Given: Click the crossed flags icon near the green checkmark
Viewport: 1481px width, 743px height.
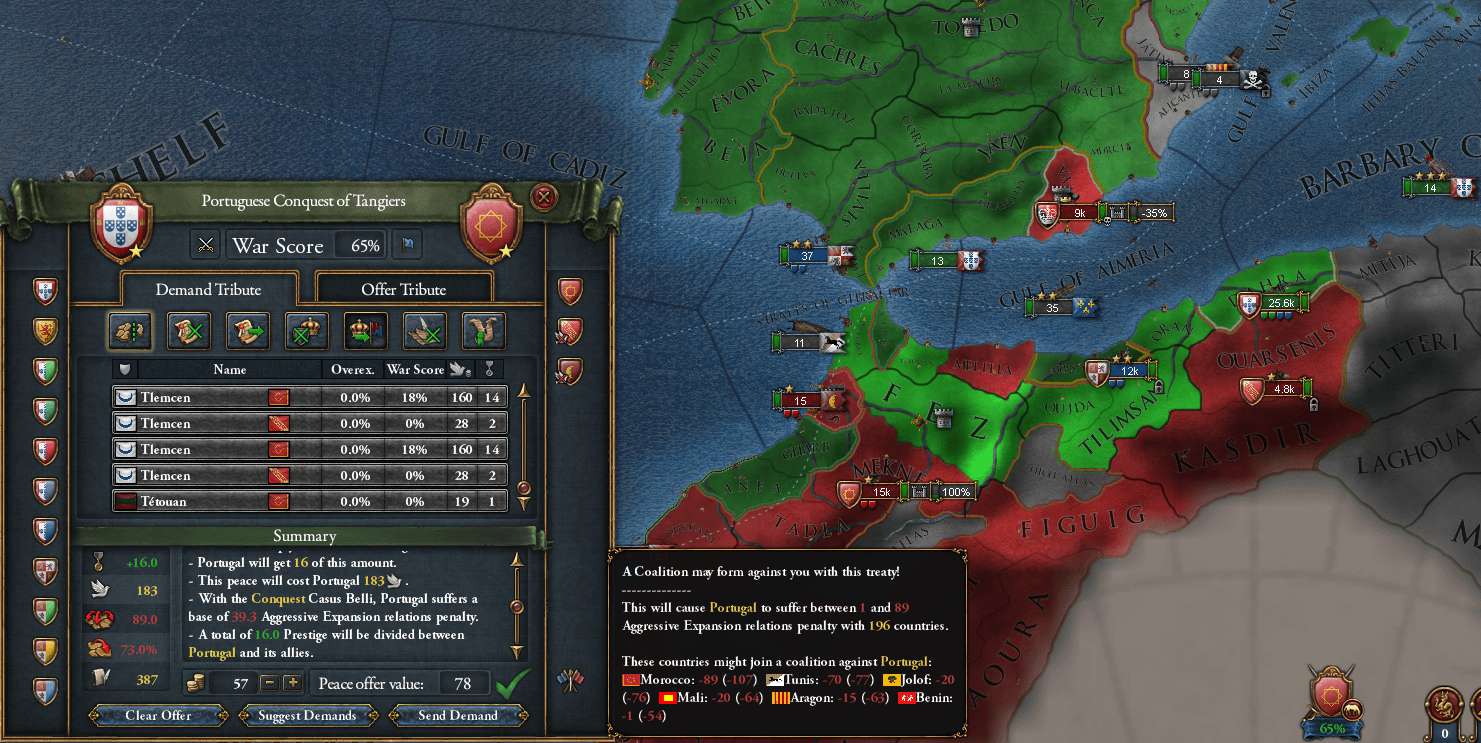Looking at the screenshot, I should [x=570, y=681].
